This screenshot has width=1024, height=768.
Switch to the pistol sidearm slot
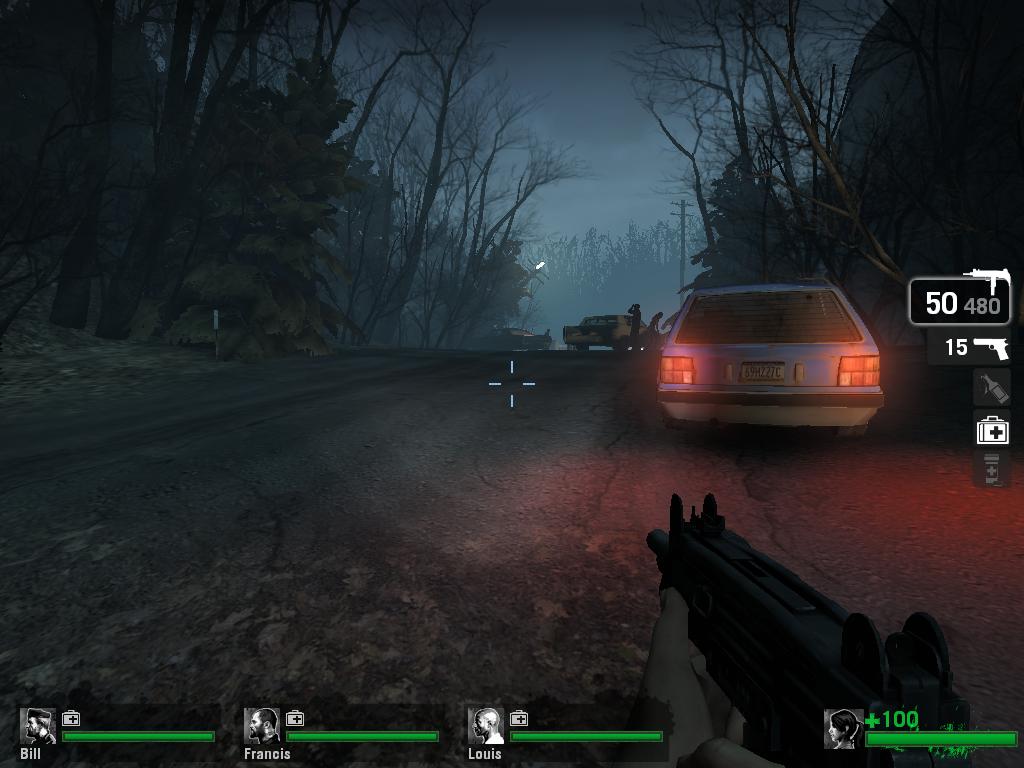click(968, 347)
